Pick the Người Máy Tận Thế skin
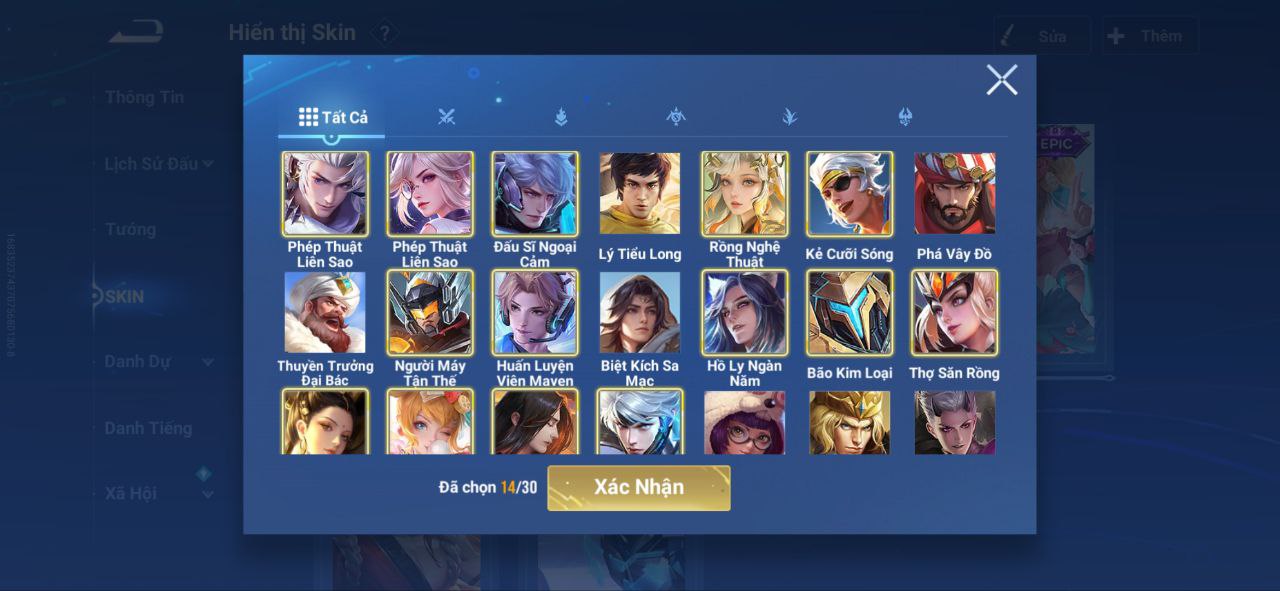This screenshot has height=591, width=1280. click(430, 313)
